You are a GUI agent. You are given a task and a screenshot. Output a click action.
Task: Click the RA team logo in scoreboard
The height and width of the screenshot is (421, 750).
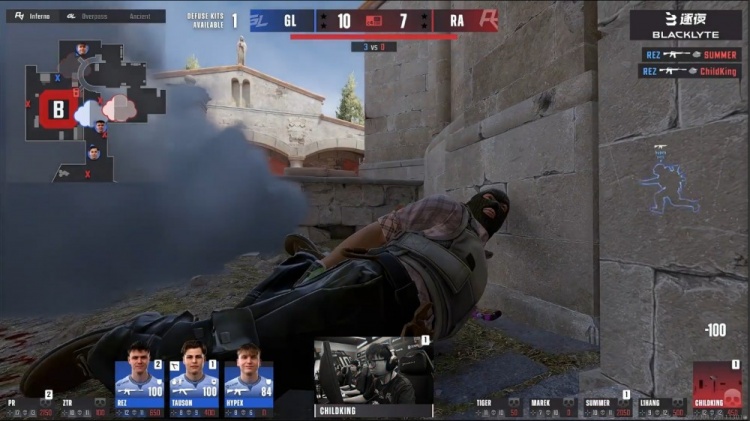[487, 20]
